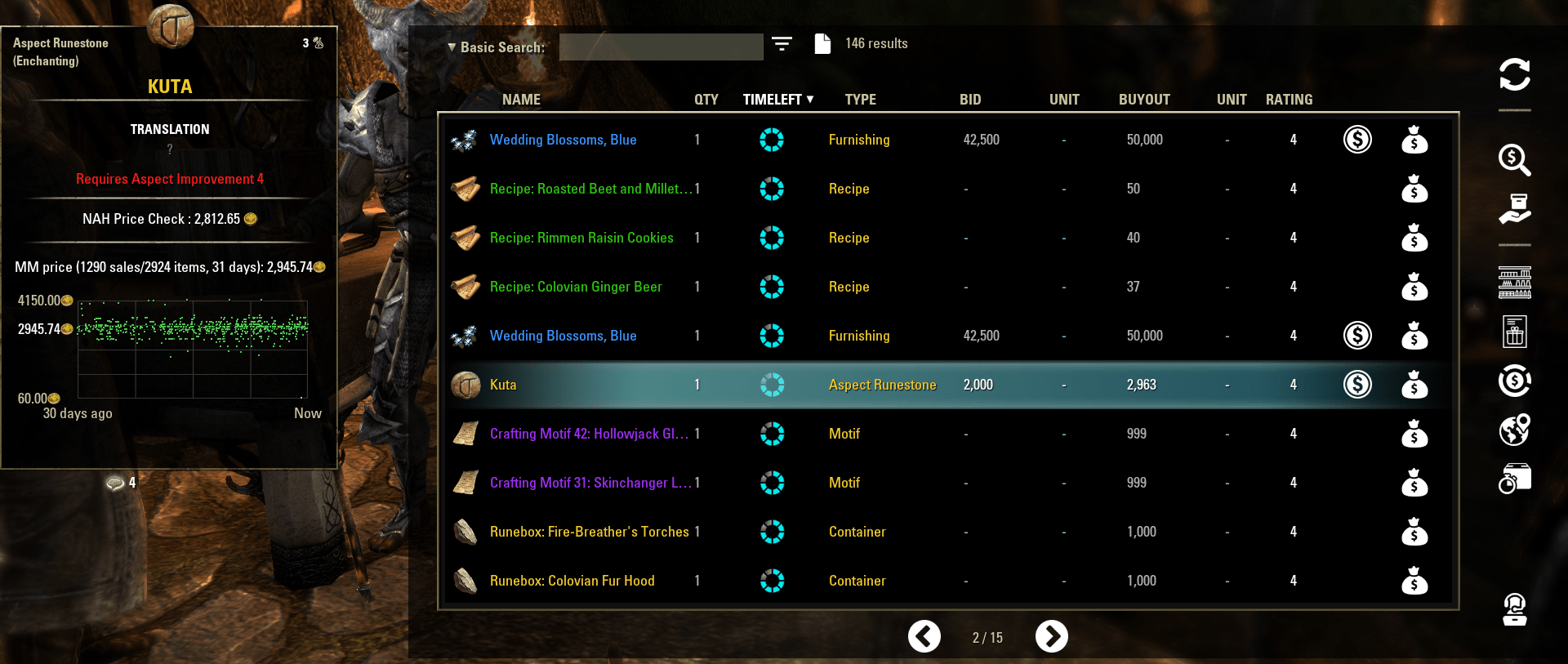Select the Runebox: Colovian Fur Hood listing
Image resolution: width=1568 pixels, height=664 pixels.
(x=572, y=581)
